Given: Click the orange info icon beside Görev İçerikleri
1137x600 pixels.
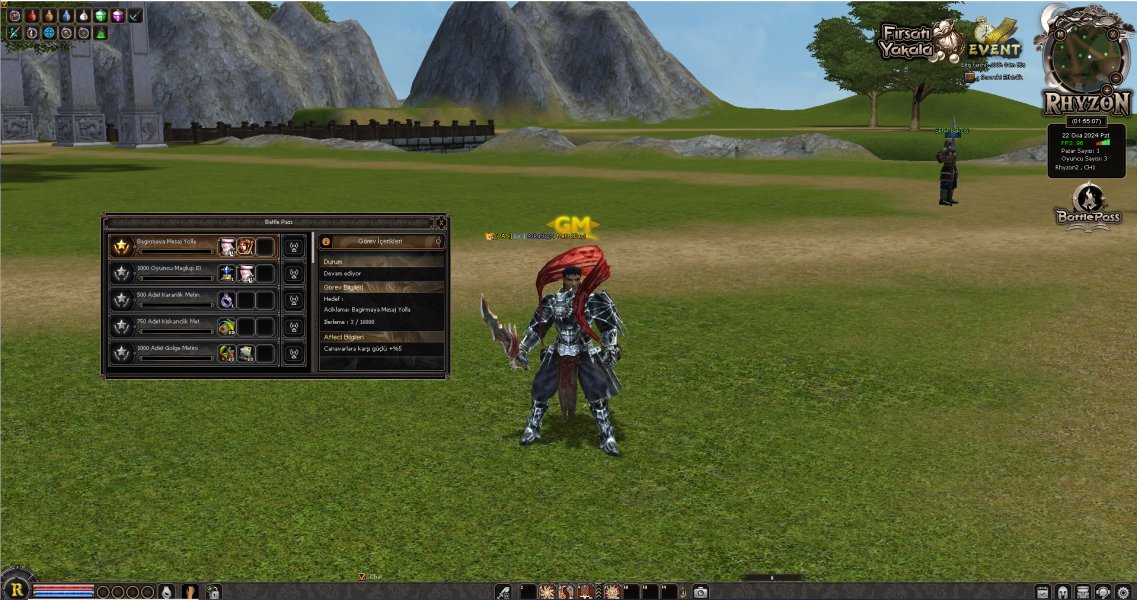Looking at the screenshot, I should click(324, 242).
